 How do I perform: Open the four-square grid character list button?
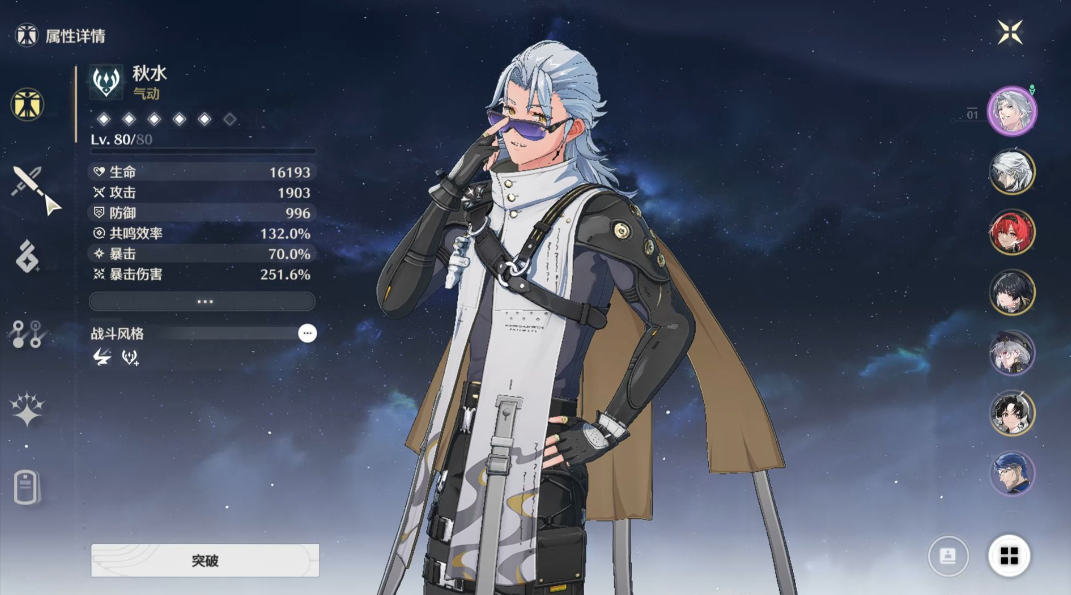1009,556
